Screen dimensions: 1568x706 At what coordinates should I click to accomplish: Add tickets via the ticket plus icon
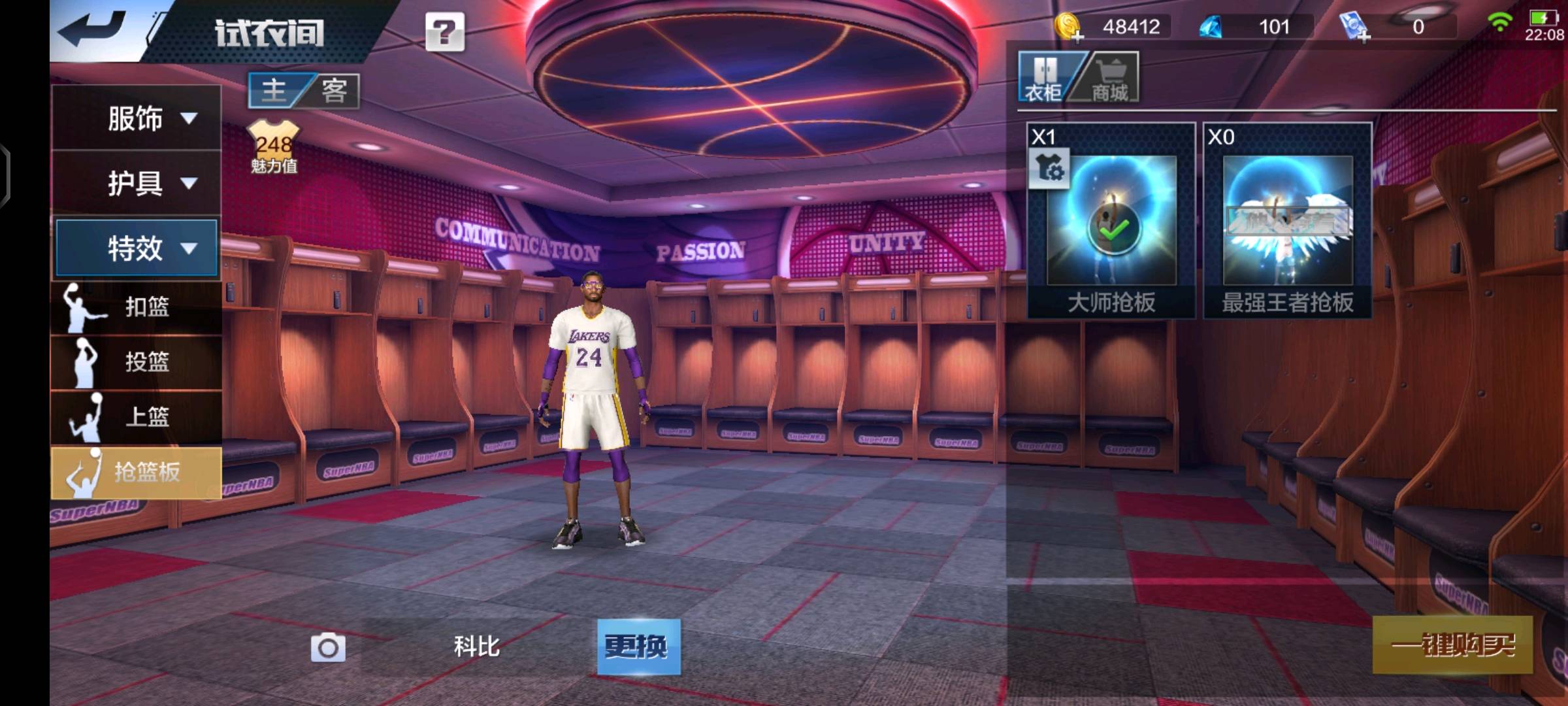click(1354, 27)
